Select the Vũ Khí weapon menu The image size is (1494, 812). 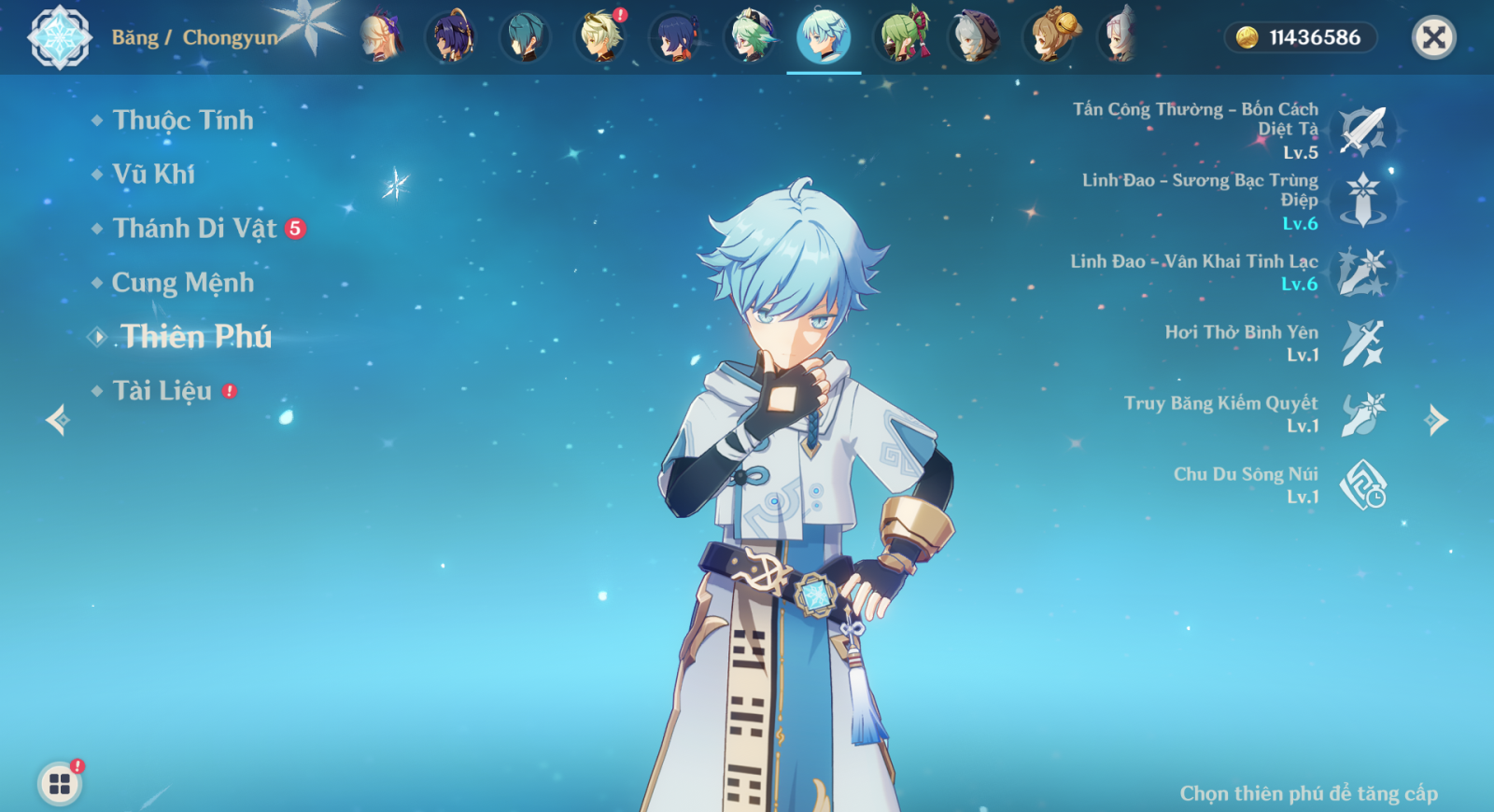pos(153,175)
